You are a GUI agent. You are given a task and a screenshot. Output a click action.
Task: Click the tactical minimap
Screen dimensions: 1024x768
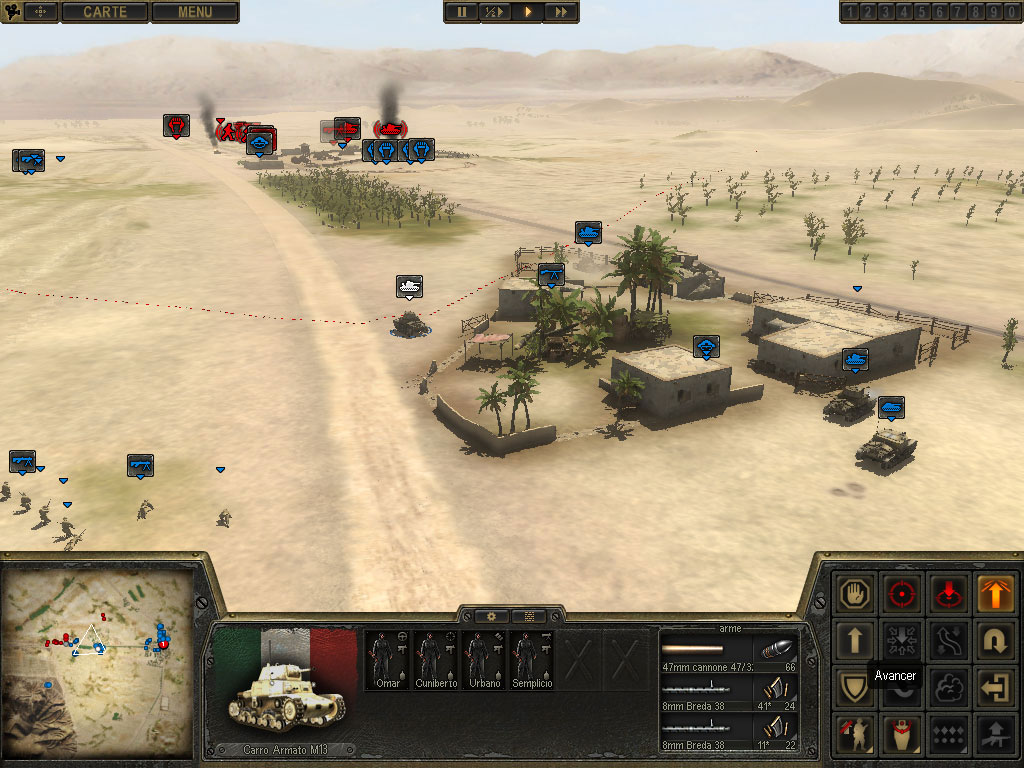98,661
